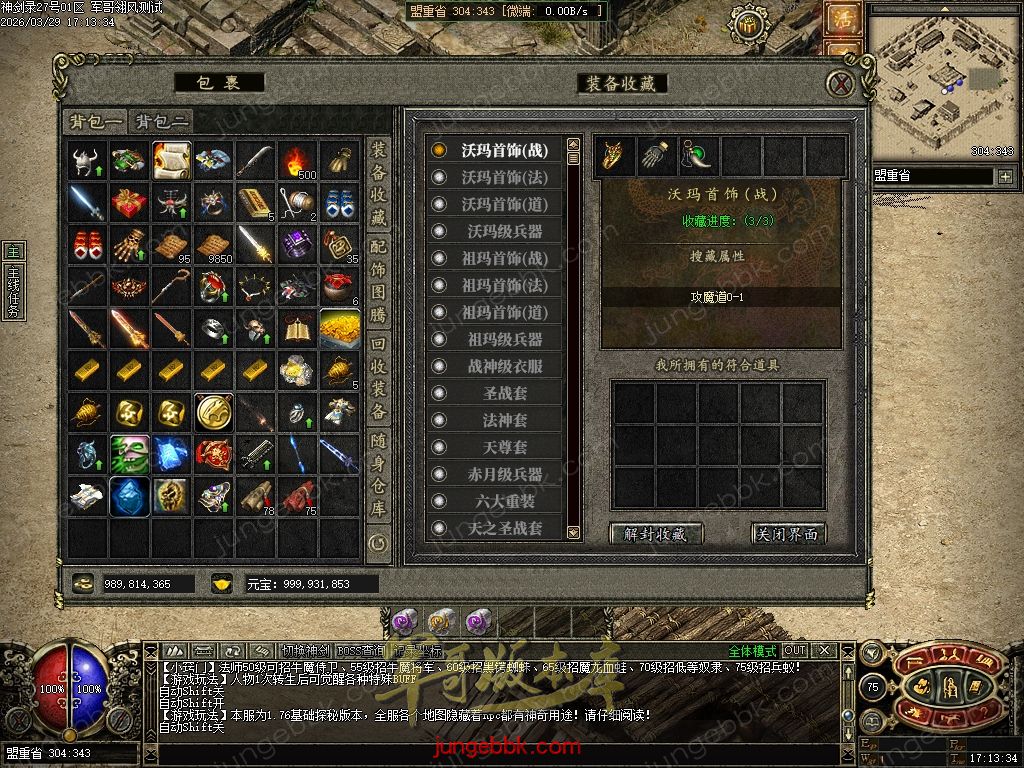Viewport: 1024px width, 768px height.
Task: Select the gold coin chest item
Action: [x=339, y=328]
